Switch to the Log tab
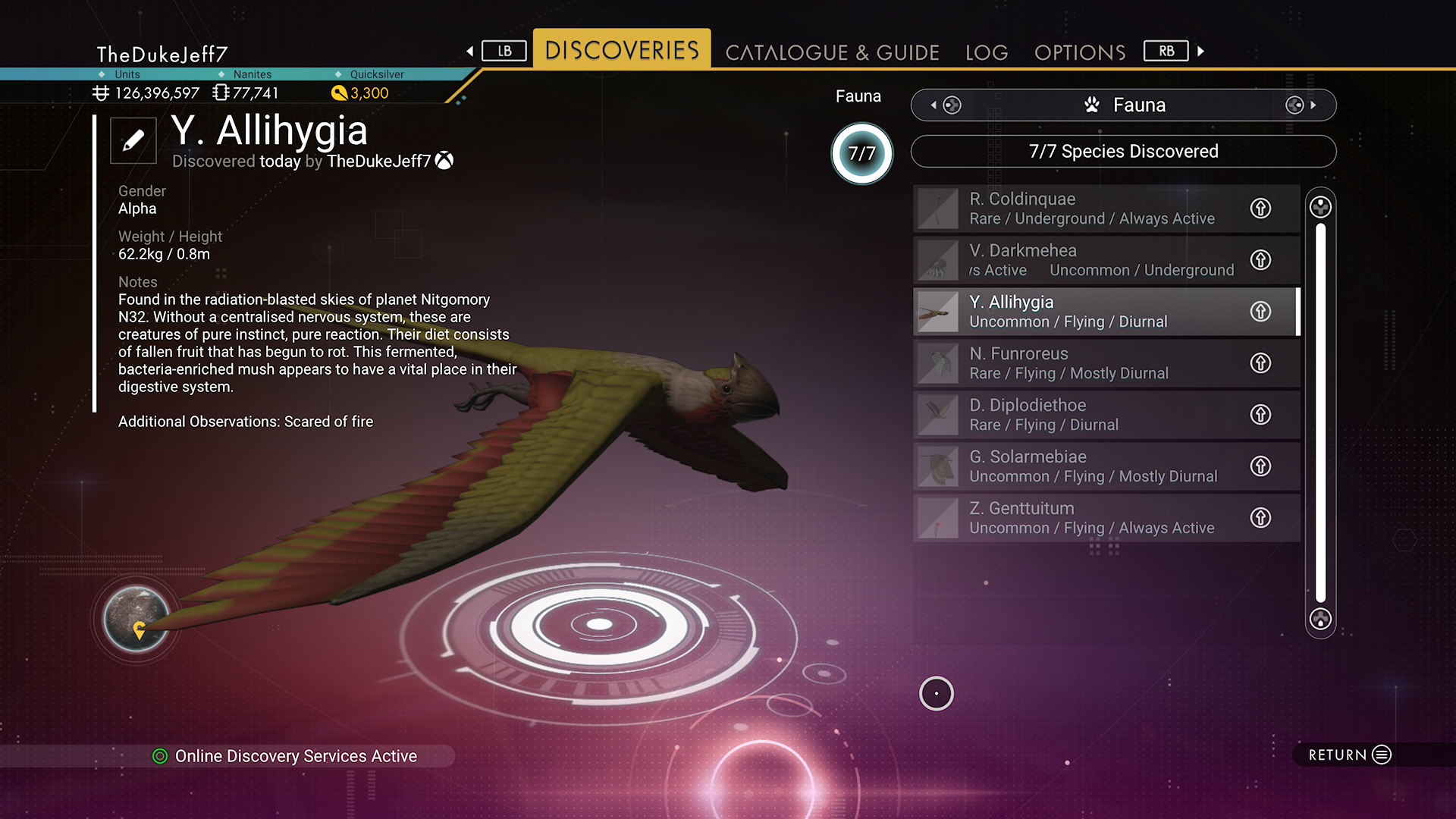The width and height of the screenshot is (1456, 819). tap(987, 52)
